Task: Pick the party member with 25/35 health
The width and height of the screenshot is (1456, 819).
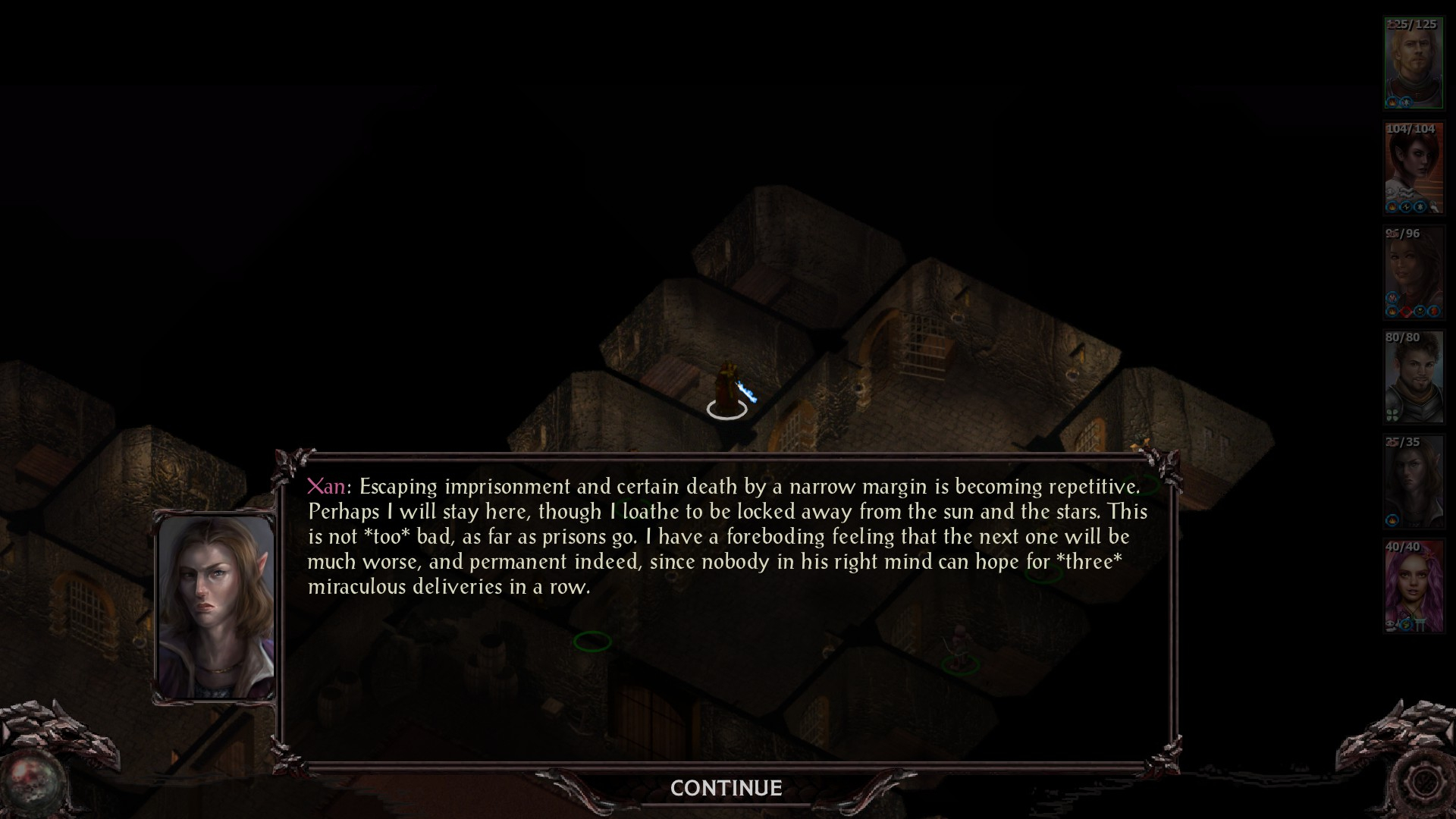Action: pyautogui.click(x=1413, y=481)
